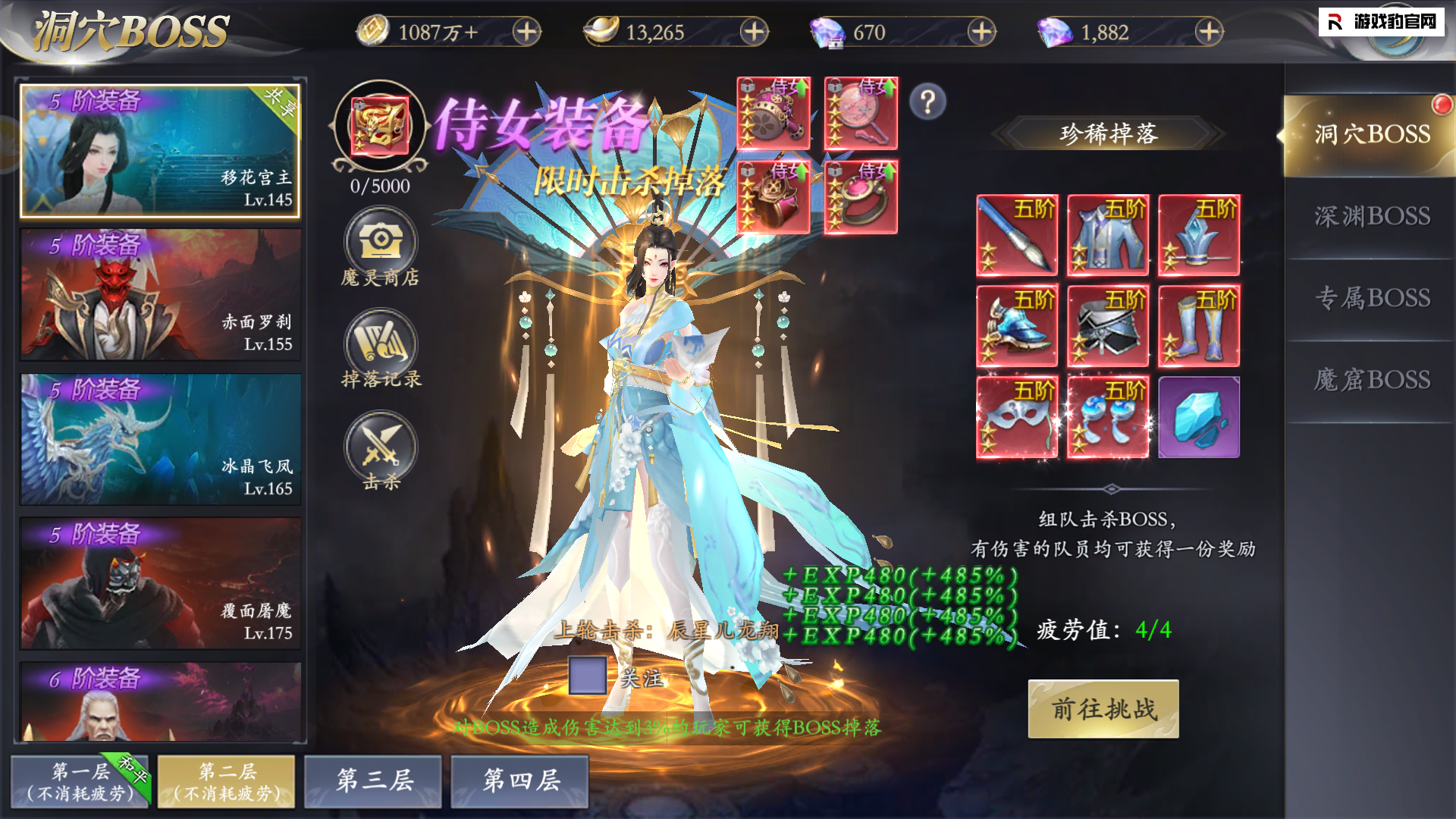Viewport: 1456px width, 819px height.
Task: Inspect the 五阶 boots drop item
Action: click(1199, 327)
